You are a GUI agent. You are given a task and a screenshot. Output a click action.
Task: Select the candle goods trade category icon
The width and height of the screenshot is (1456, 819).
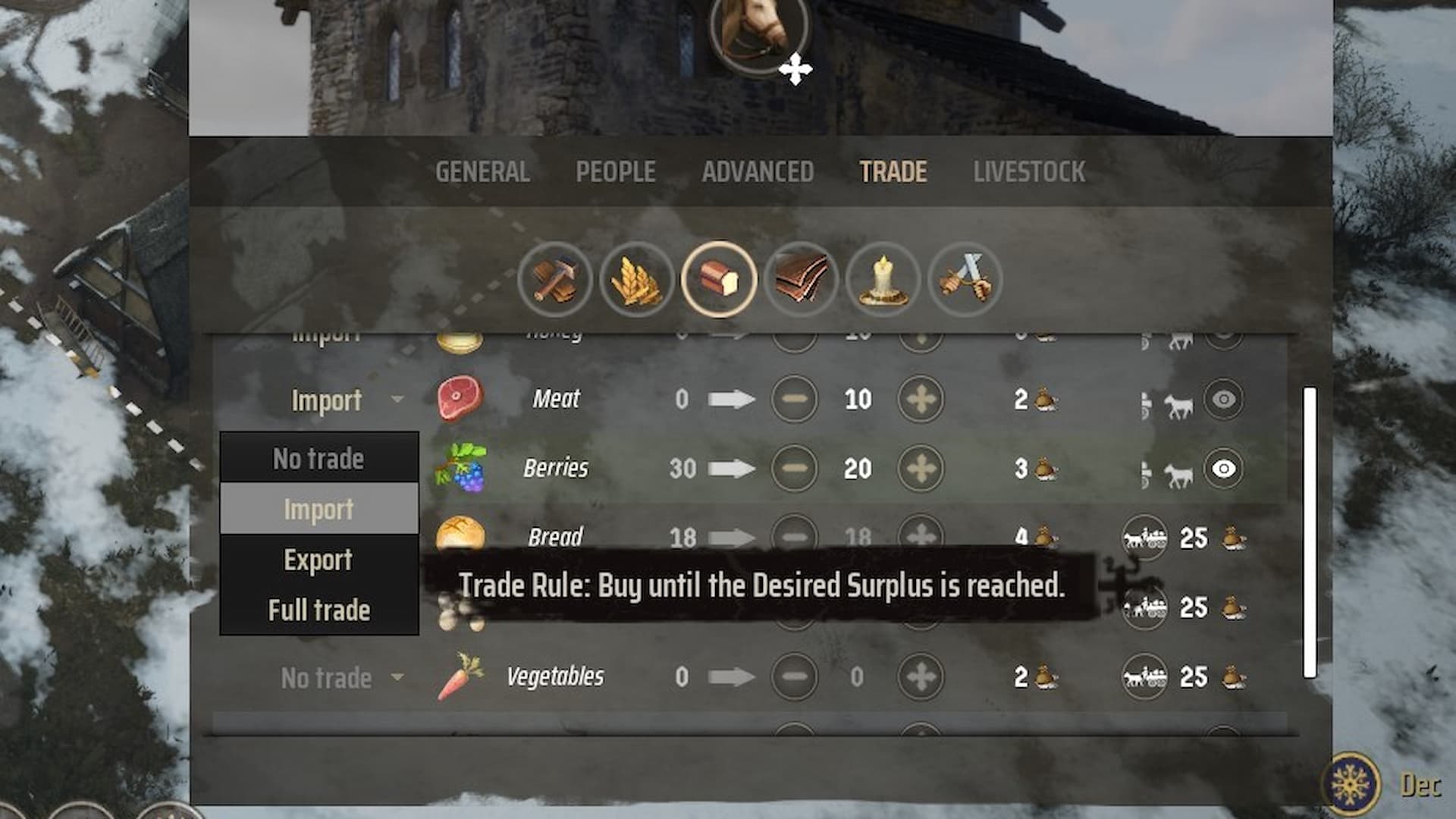[x=883, y=280]
